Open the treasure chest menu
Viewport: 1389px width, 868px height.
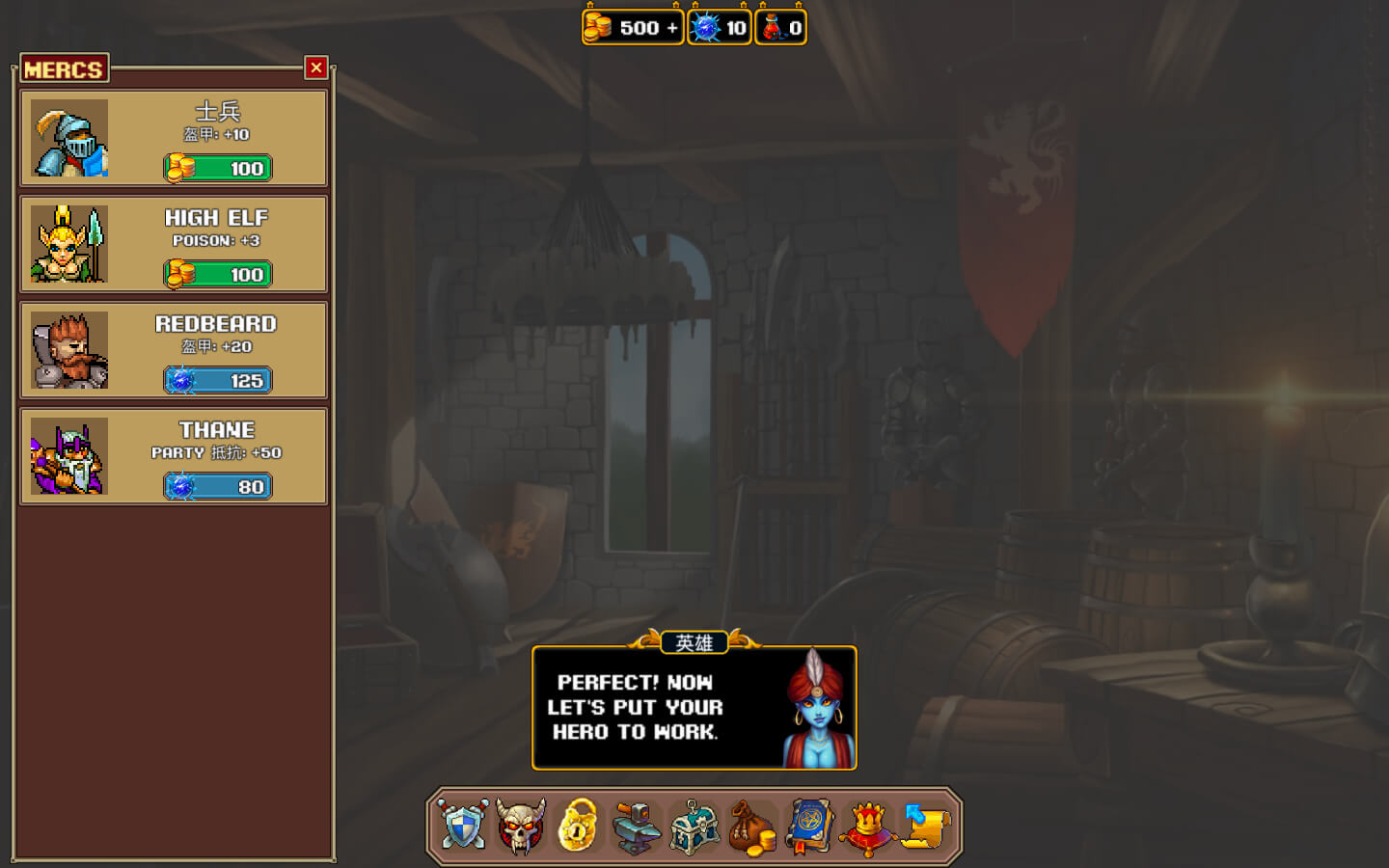tap(694, 827)
